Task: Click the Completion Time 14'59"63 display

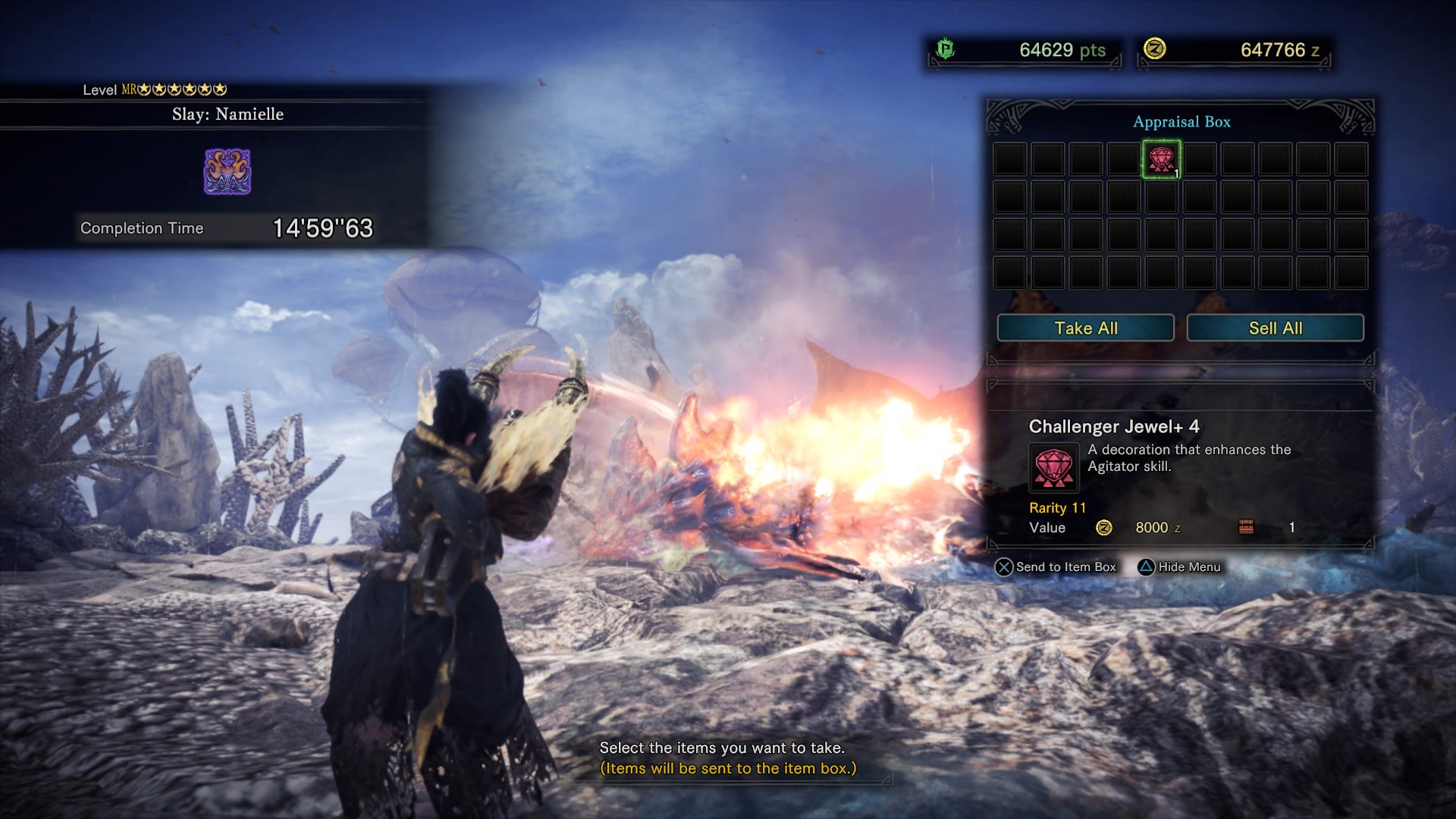Action: pyautogui.click(x=227, y=227)
